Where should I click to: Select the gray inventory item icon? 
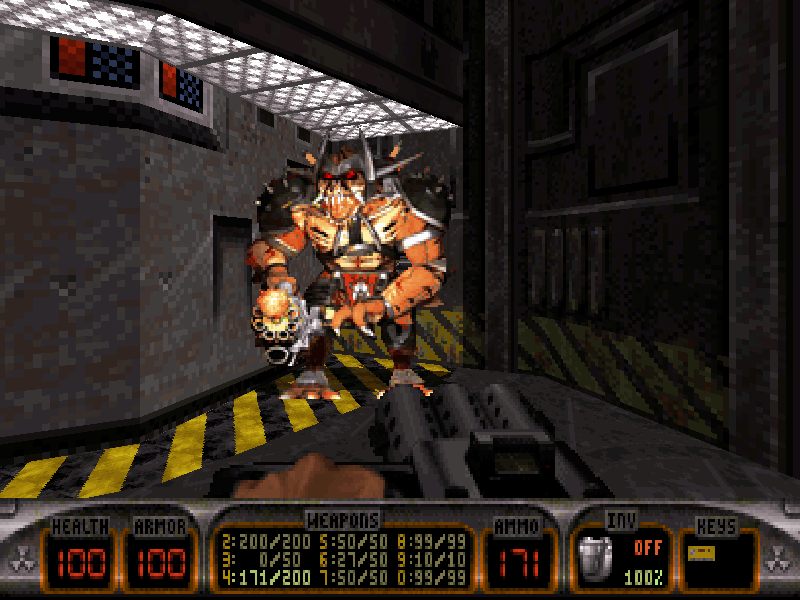coord(599,558)
